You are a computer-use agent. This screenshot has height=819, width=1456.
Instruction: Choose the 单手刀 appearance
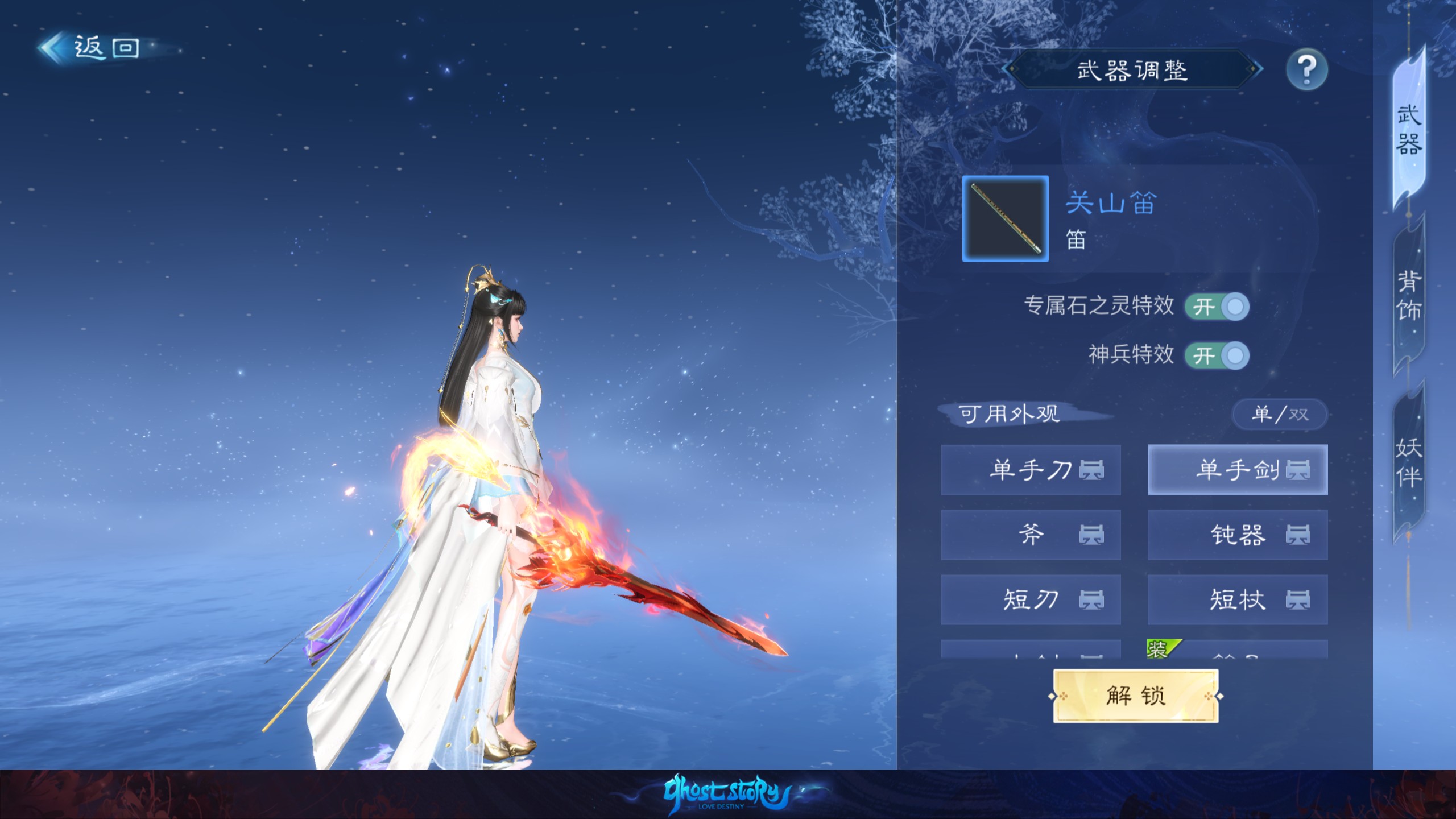1031,470
